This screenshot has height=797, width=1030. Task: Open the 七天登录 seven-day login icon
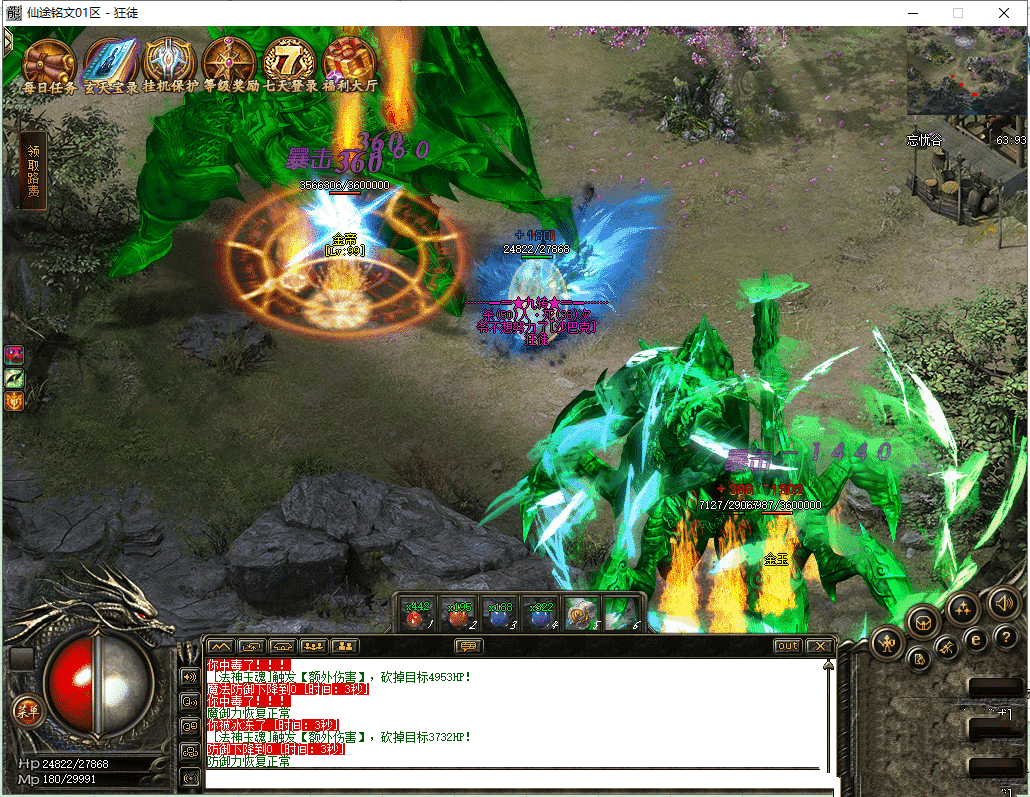pos(290,61)
